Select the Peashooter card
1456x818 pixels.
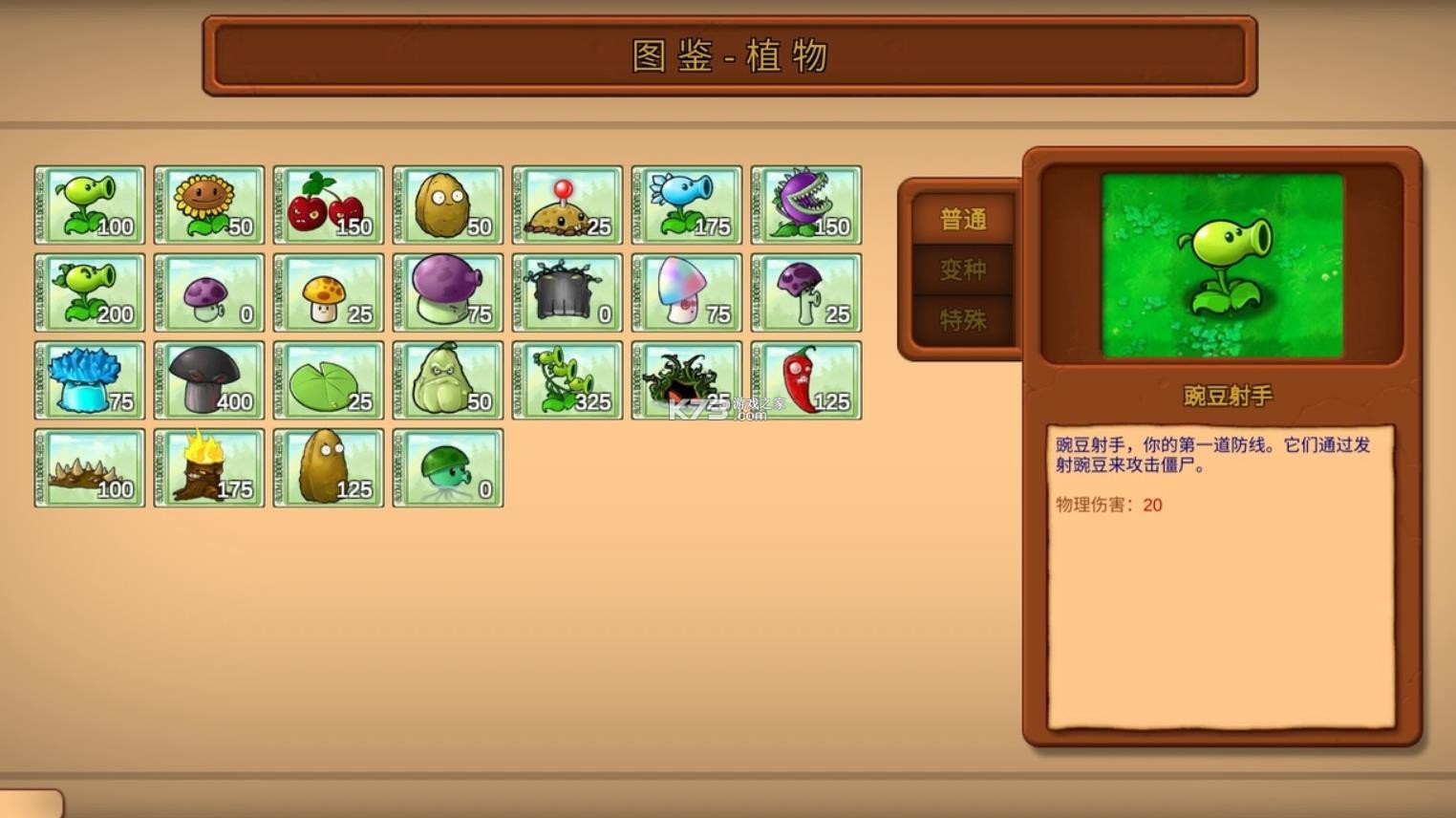(89, 204)
